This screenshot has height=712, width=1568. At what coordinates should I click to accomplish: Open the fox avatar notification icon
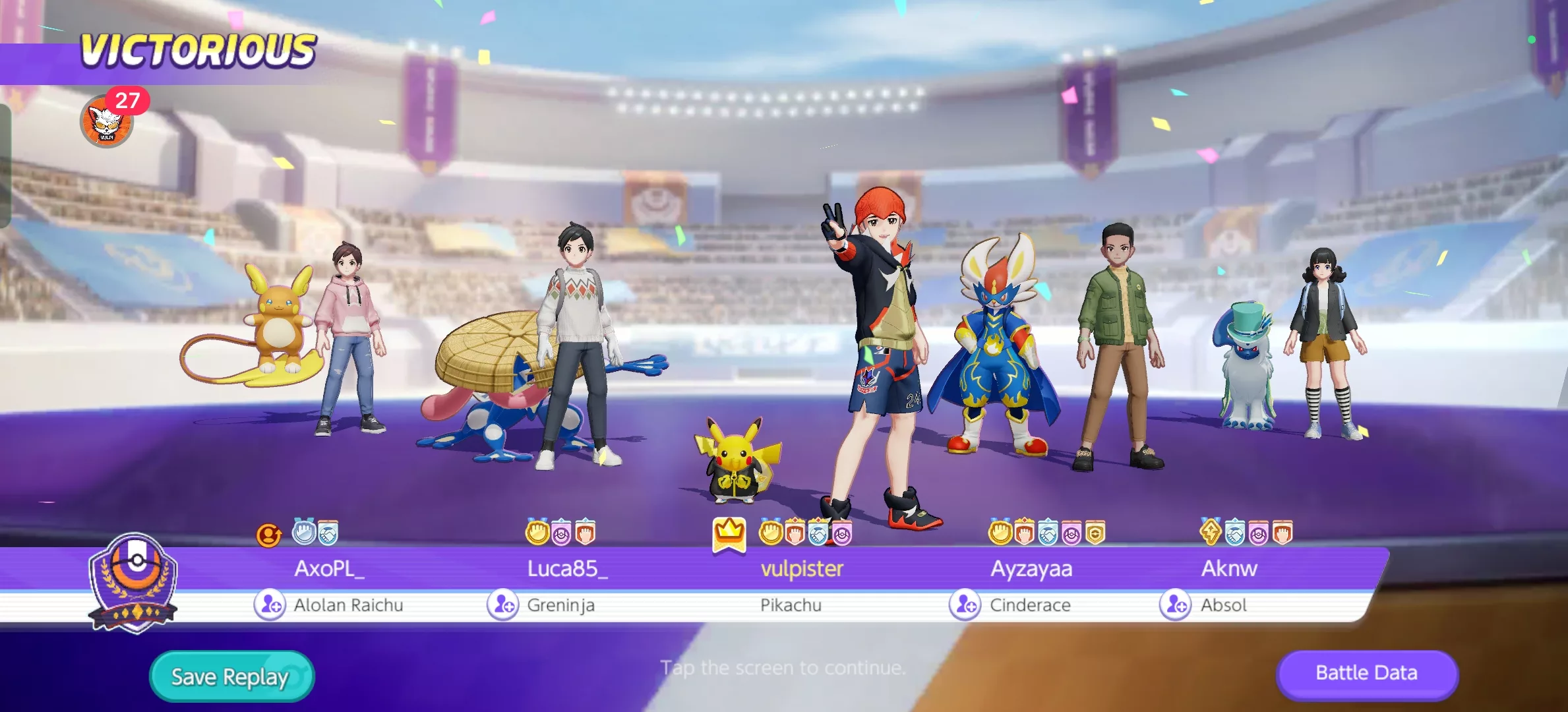107,122
